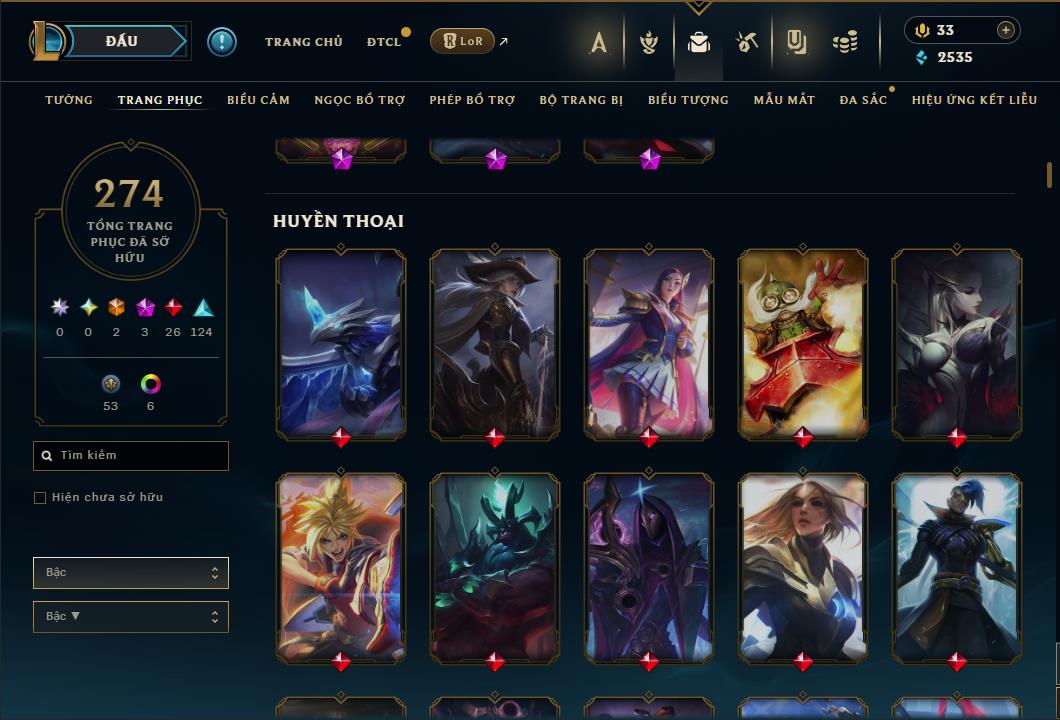The image size is (1060, 720).
Task: Switch to the ĐA SẮC tab
Action: tap(863, 100)
